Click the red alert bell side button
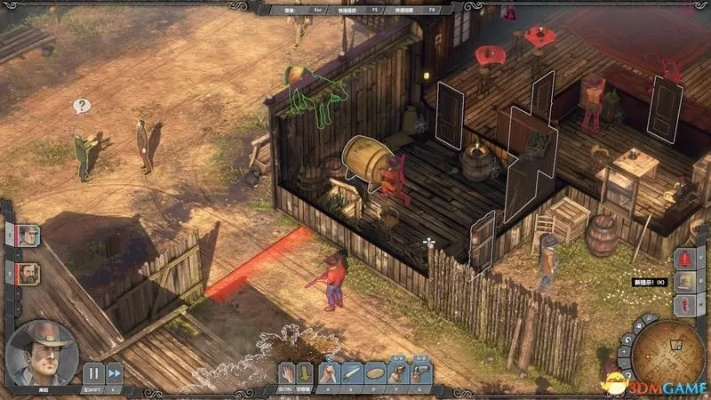Image resolution: width=711 pixels, height=400 pixels. pyautogui.click(x=685, y=259)
